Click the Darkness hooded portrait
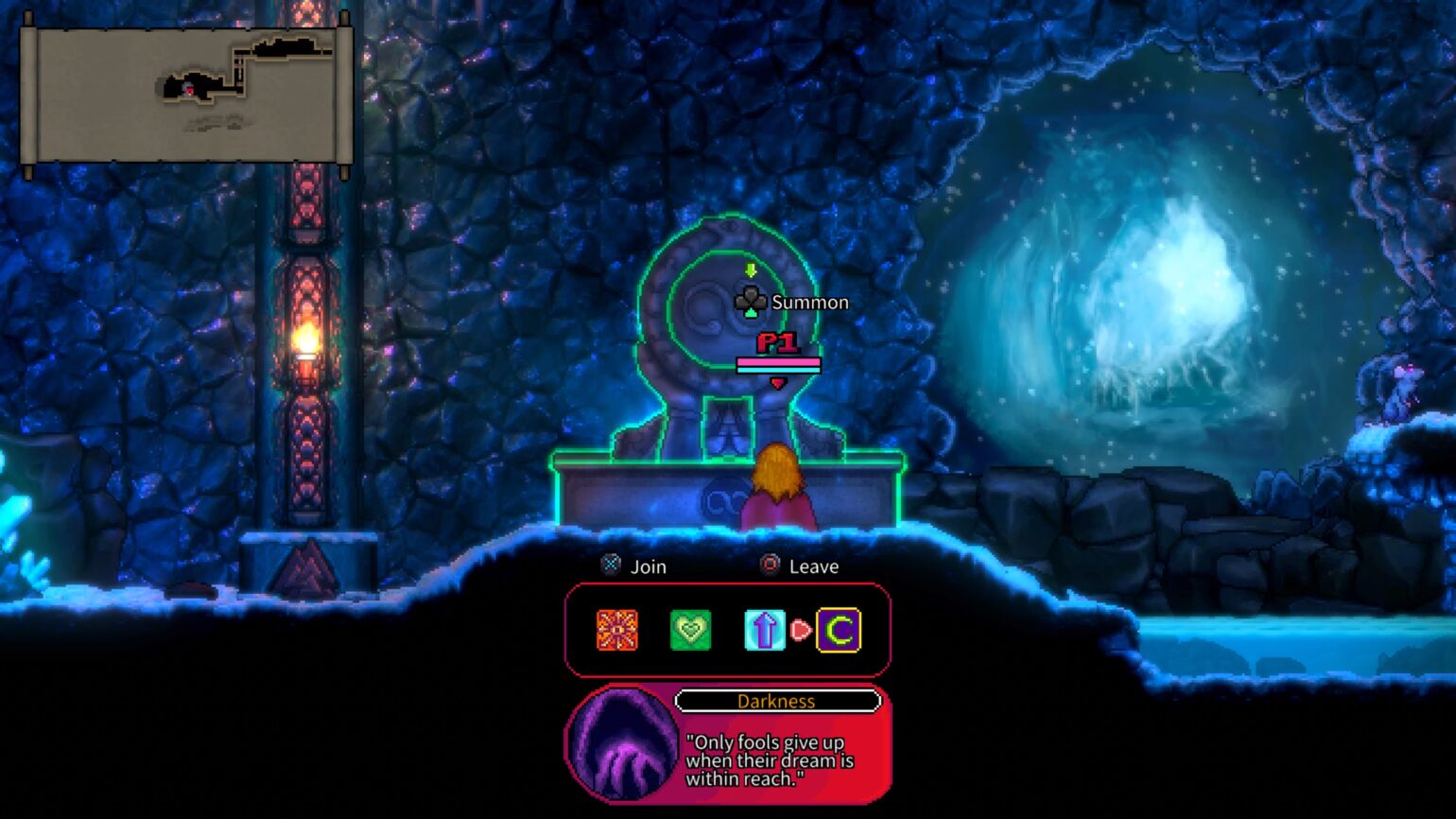The height and width of the screenshot is (819, 1456). (622, 746)
